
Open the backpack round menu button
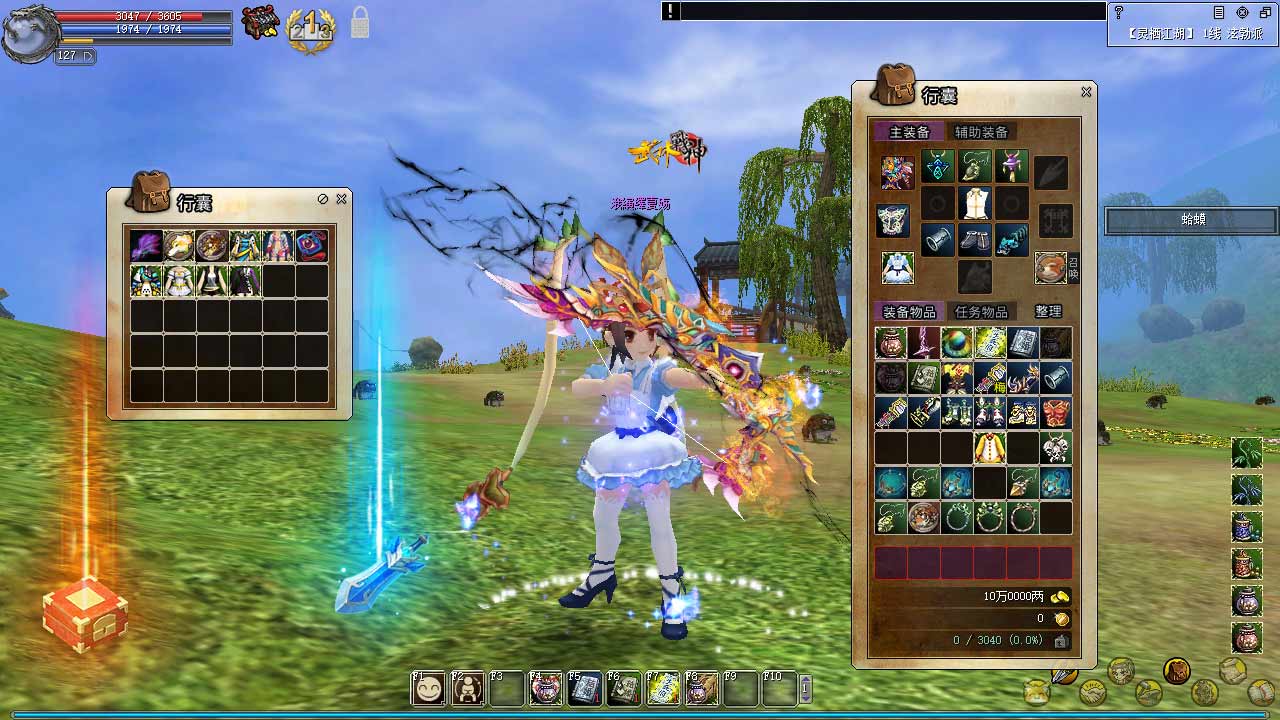click(x=1177, y=670)
